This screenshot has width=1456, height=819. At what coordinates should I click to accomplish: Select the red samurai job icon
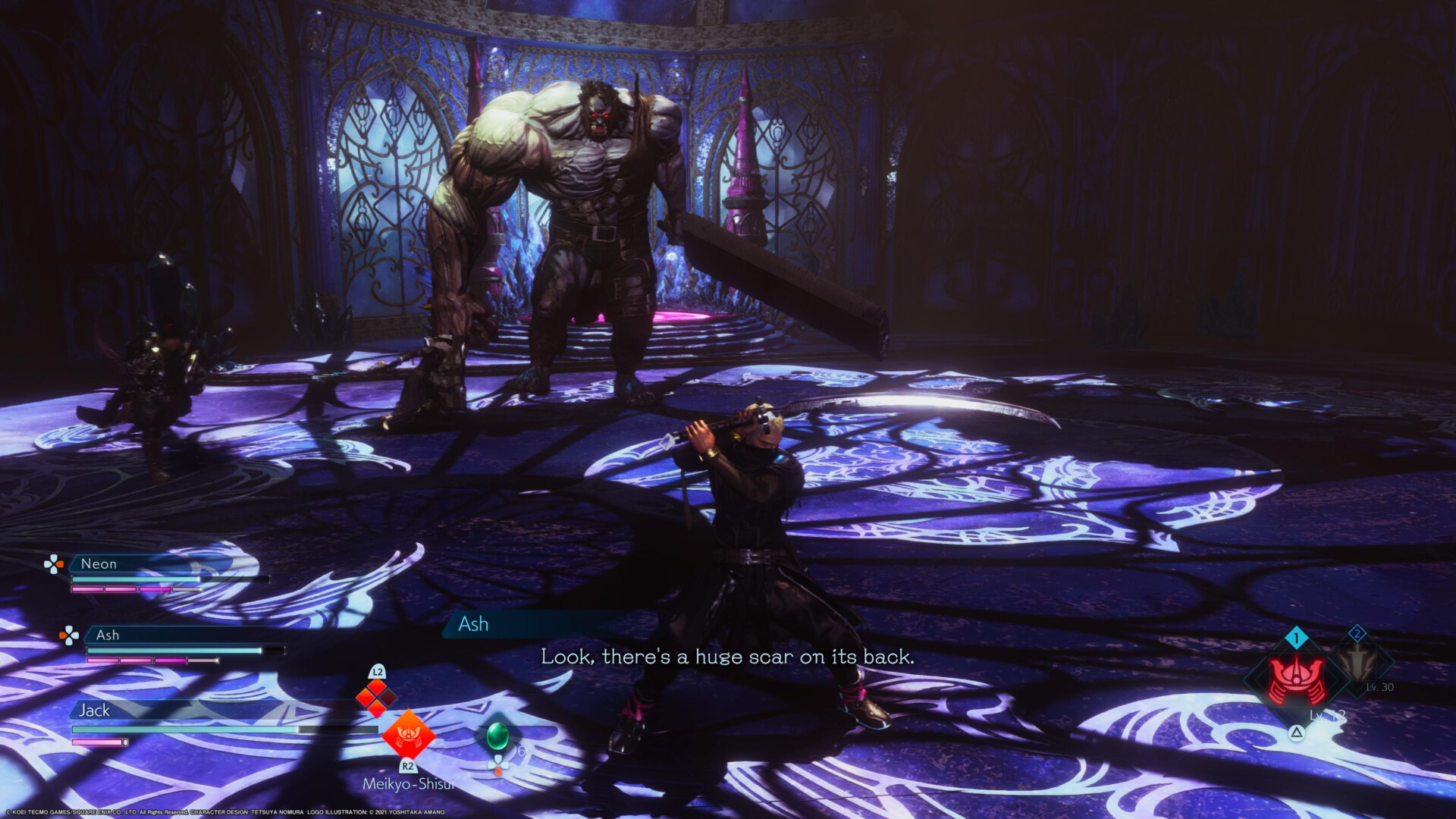pos(1297,679)
